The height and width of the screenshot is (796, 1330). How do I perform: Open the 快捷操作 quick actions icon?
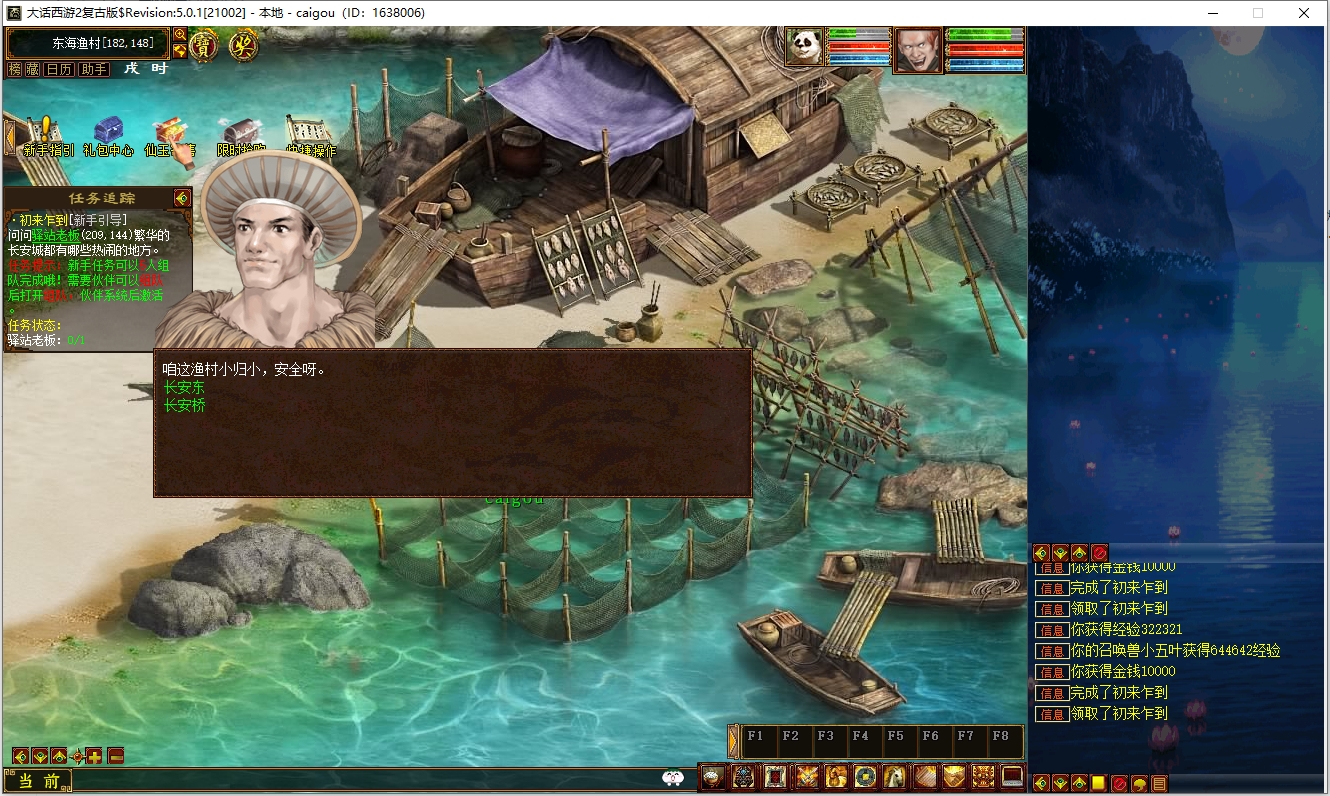tap(310, 136)
